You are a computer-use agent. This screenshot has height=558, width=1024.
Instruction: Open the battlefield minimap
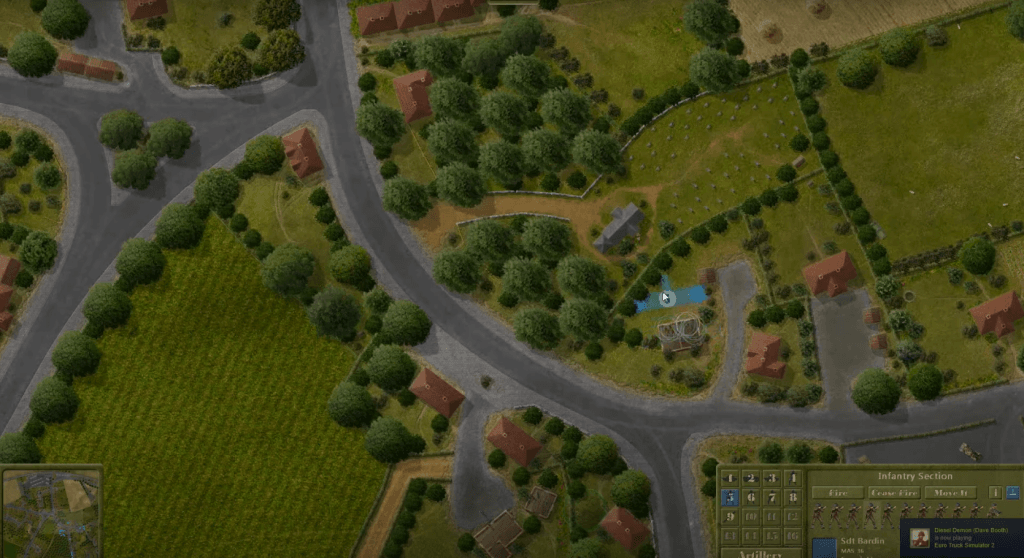pyautogui.click(x=51, y=511)
